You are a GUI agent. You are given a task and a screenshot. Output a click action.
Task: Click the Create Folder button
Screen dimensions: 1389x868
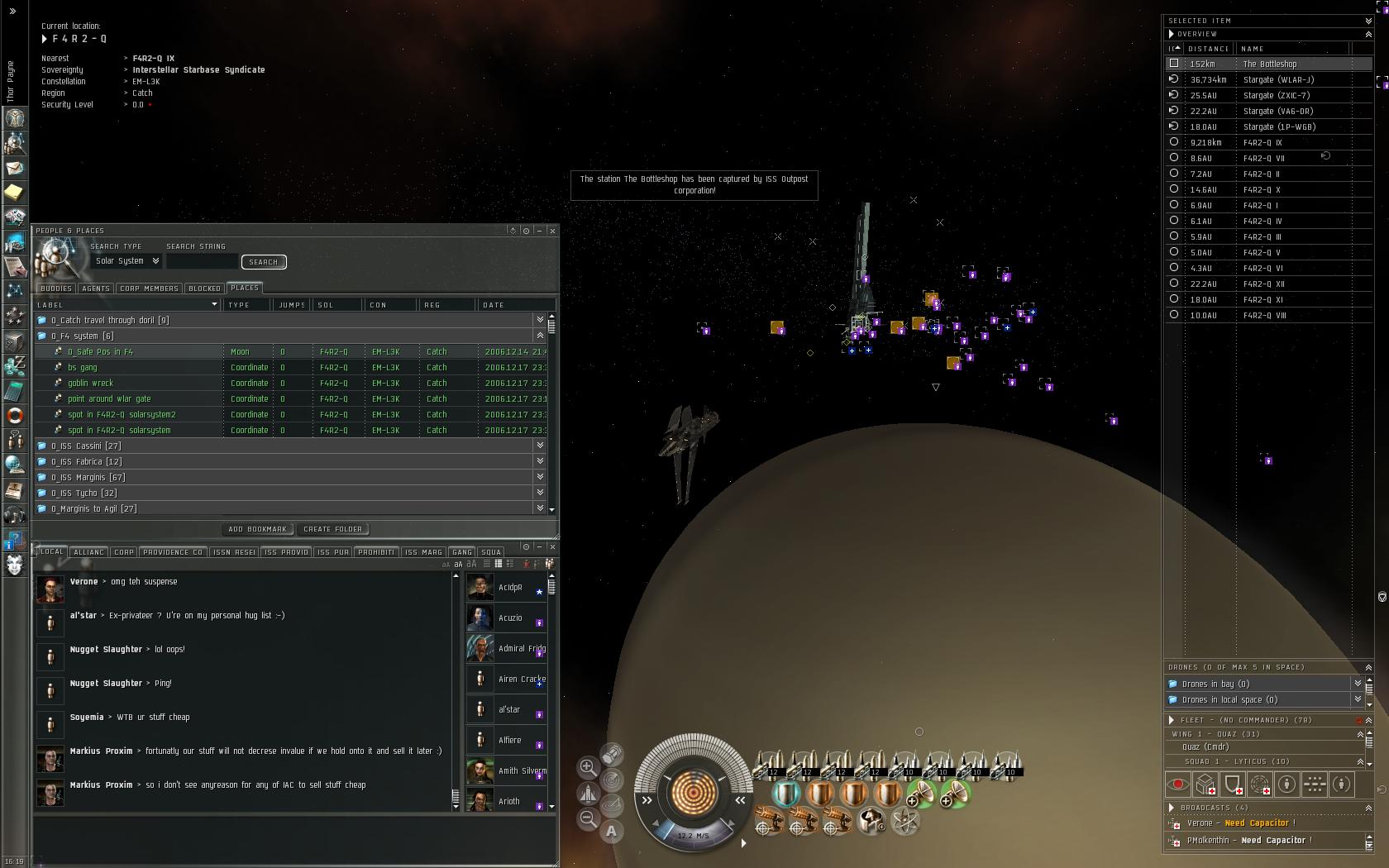pos(332,529)
